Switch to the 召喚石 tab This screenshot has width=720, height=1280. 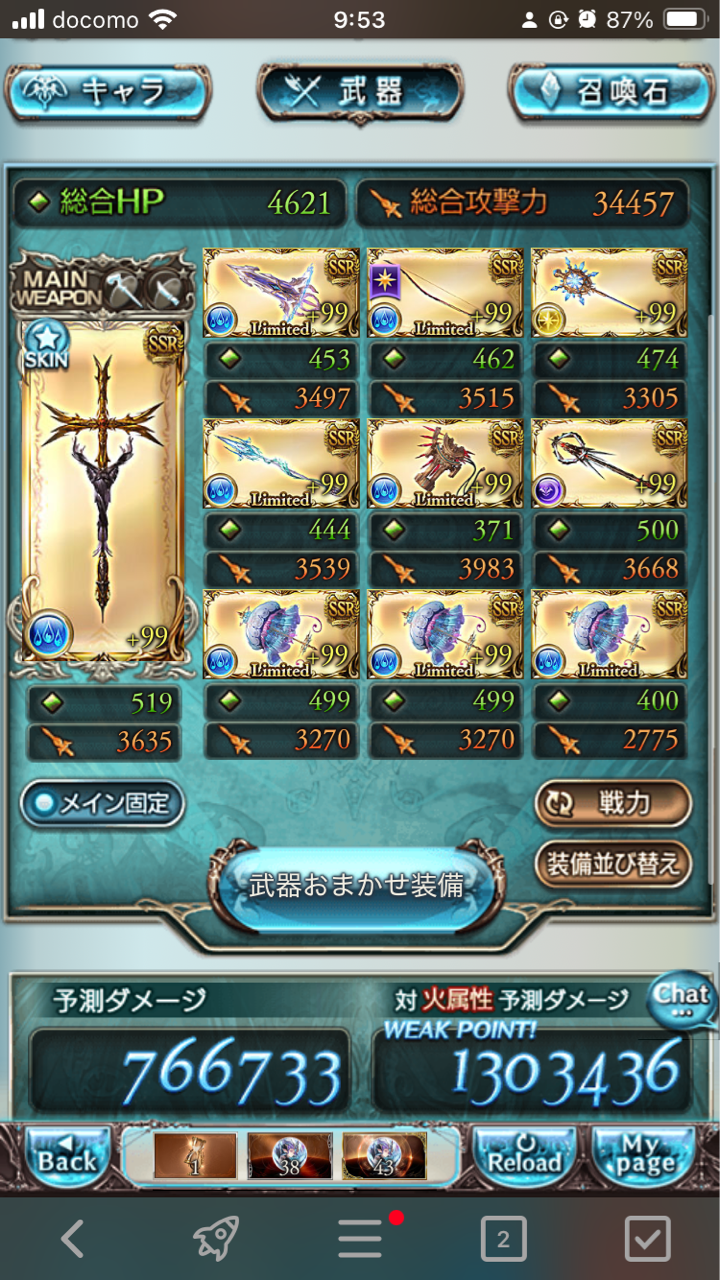[611, 93]
